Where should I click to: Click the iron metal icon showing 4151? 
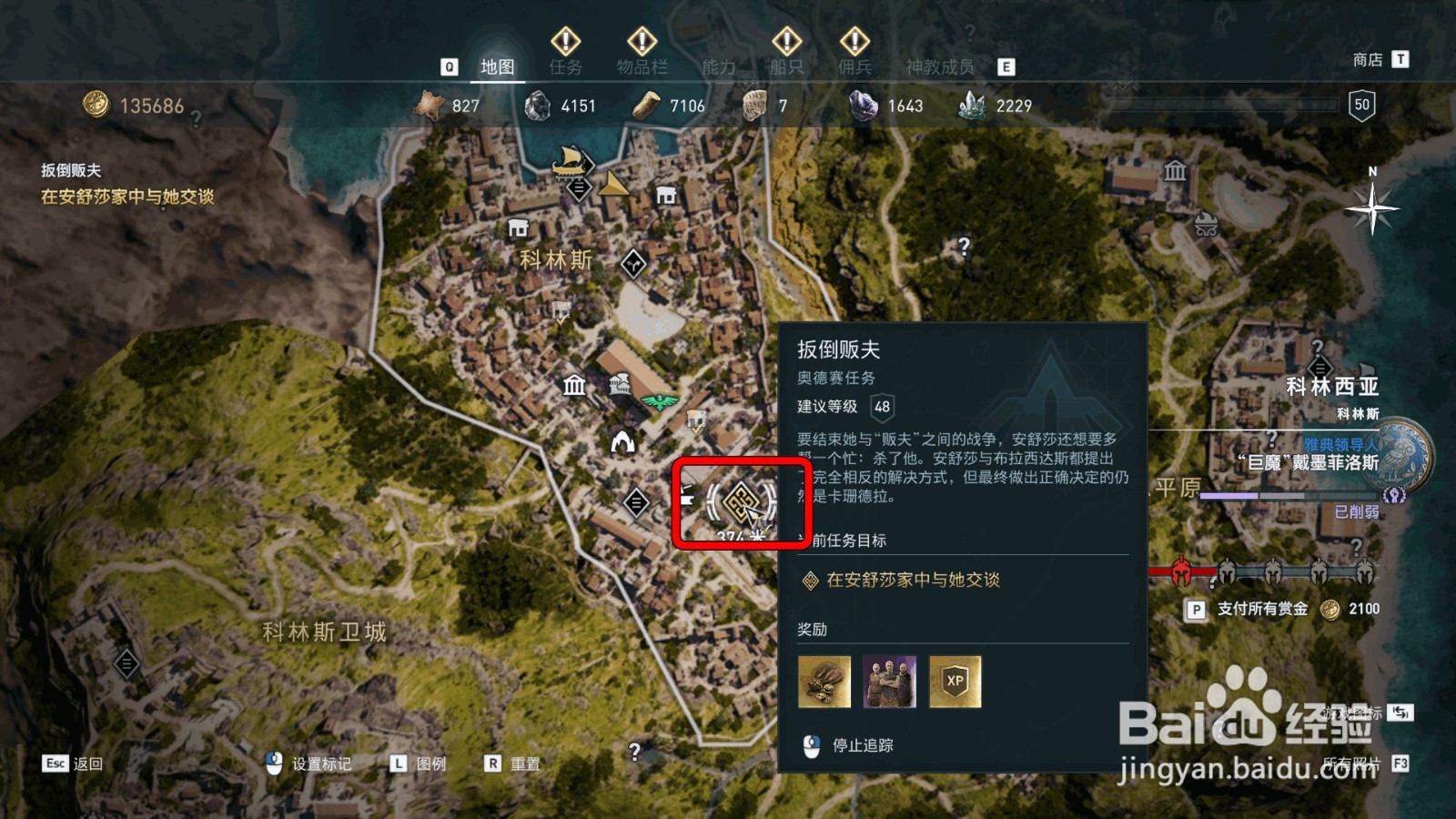[x=535, y=106]
